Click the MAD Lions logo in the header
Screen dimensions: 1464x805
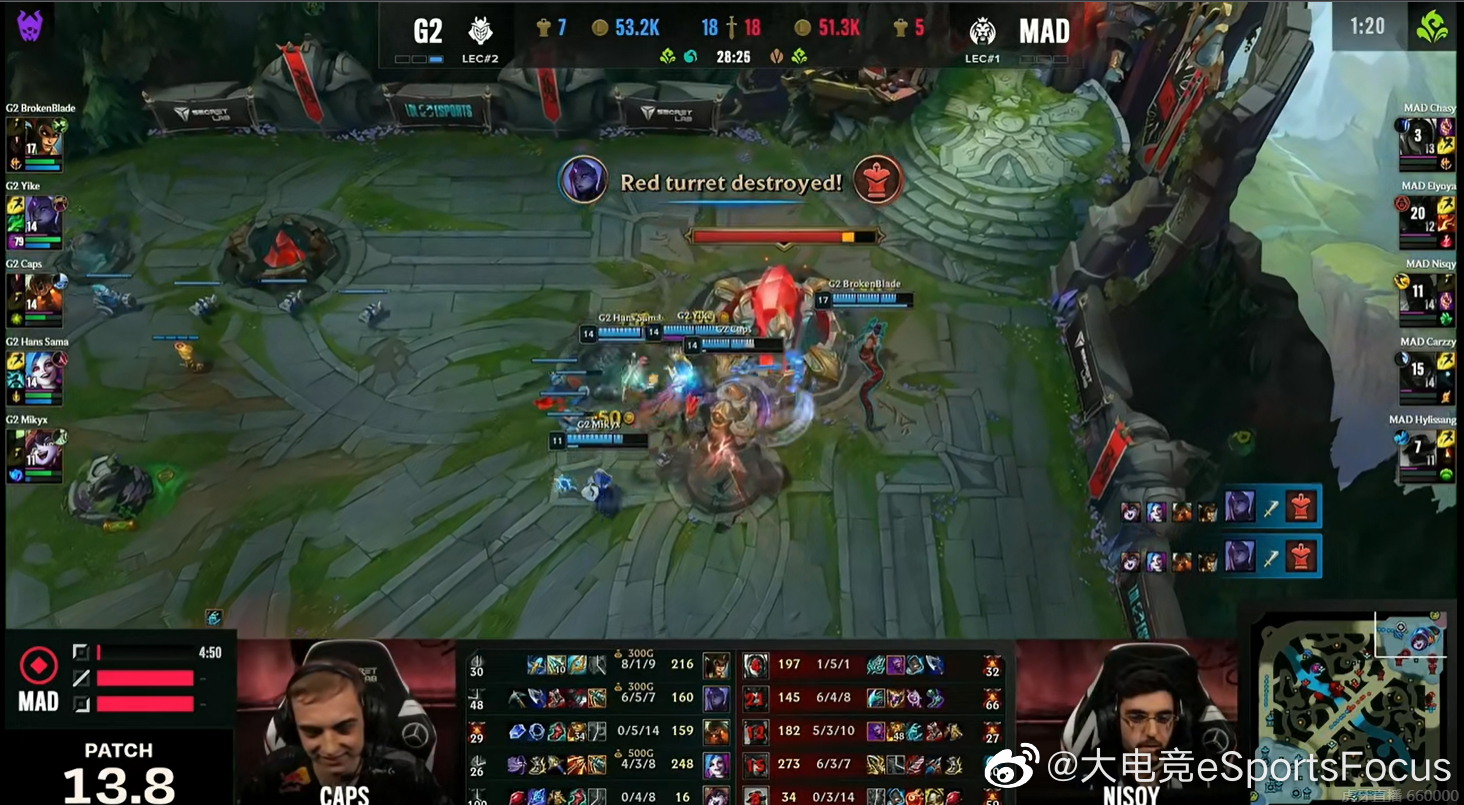[983, 30]
